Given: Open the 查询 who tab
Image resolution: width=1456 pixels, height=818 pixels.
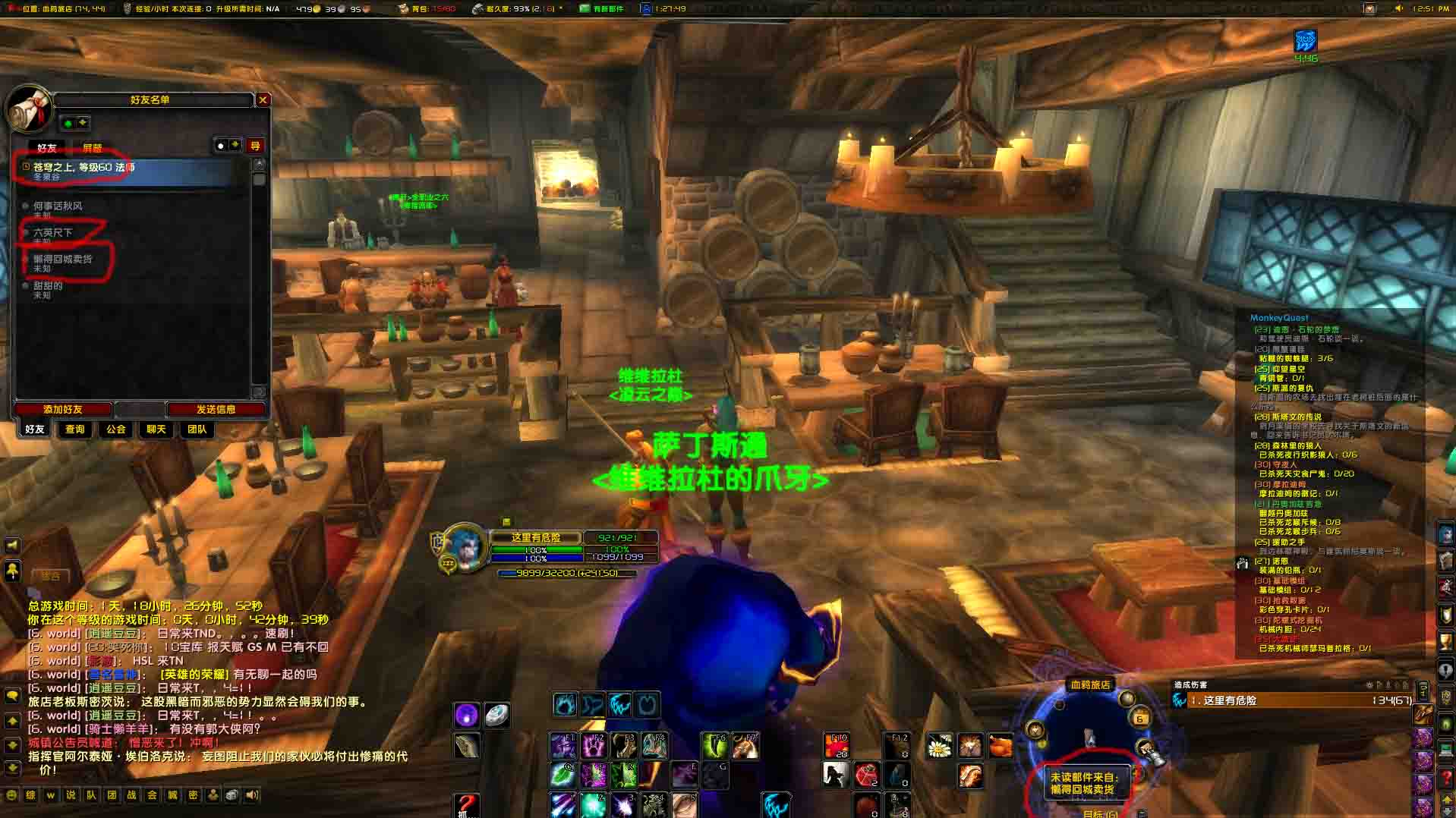Looking at the screenshot, I should point(75,429).
